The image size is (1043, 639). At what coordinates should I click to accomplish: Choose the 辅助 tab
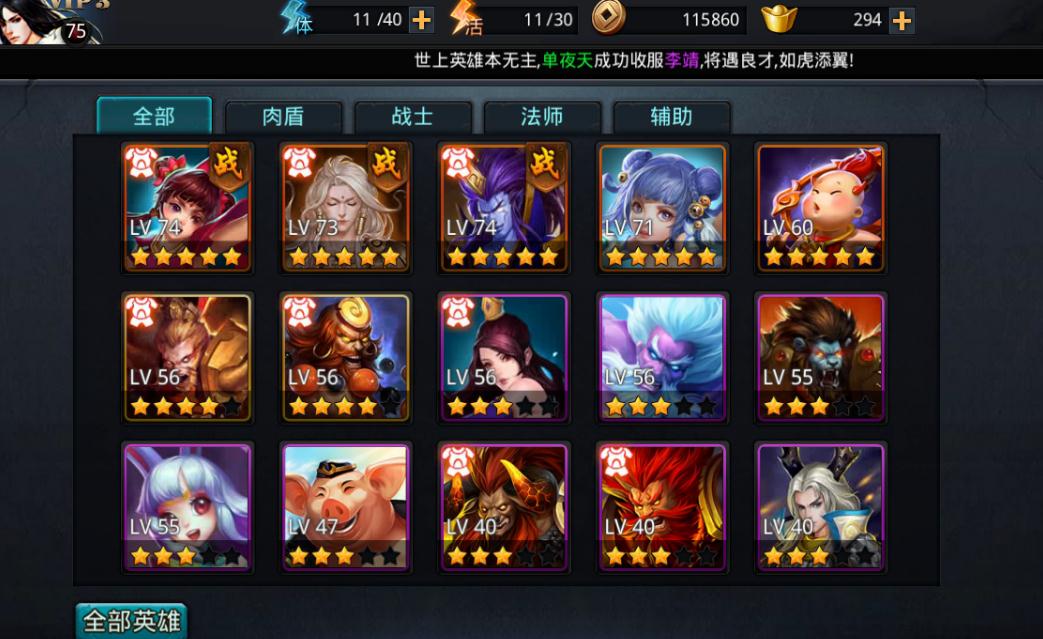click(671, 117)
